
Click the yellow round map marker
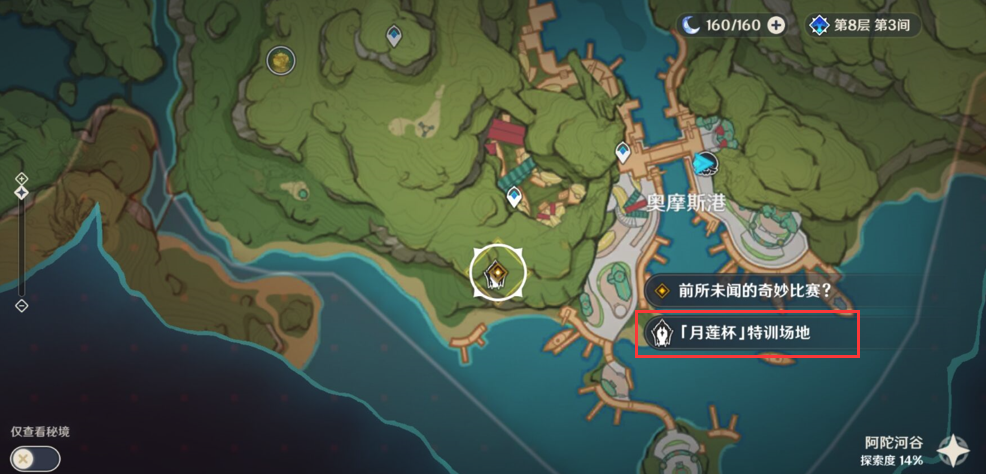[281, 61]
